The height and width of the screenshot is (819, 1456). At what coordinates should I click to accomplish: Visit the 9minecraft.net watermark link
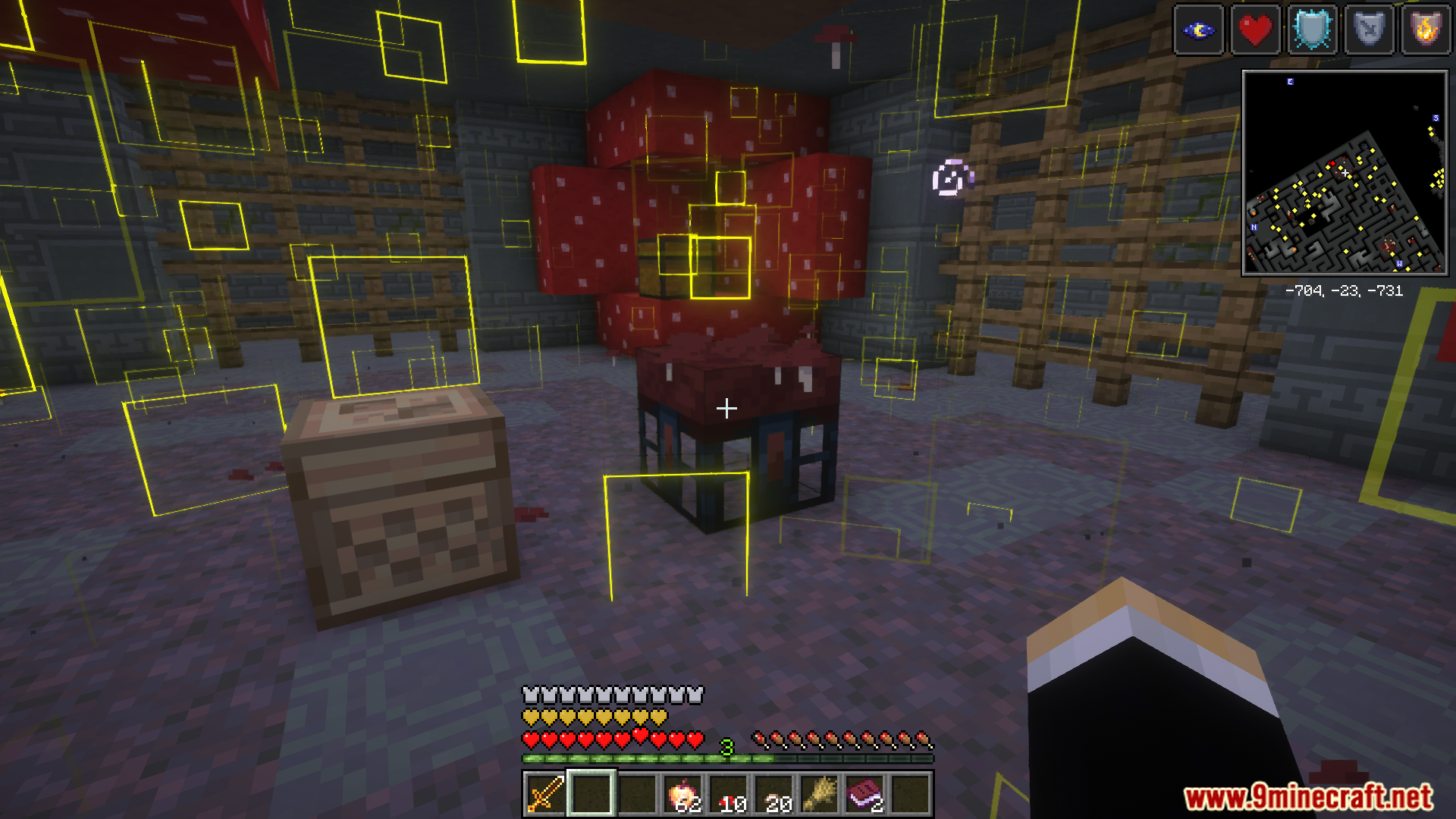[1308, 797]
